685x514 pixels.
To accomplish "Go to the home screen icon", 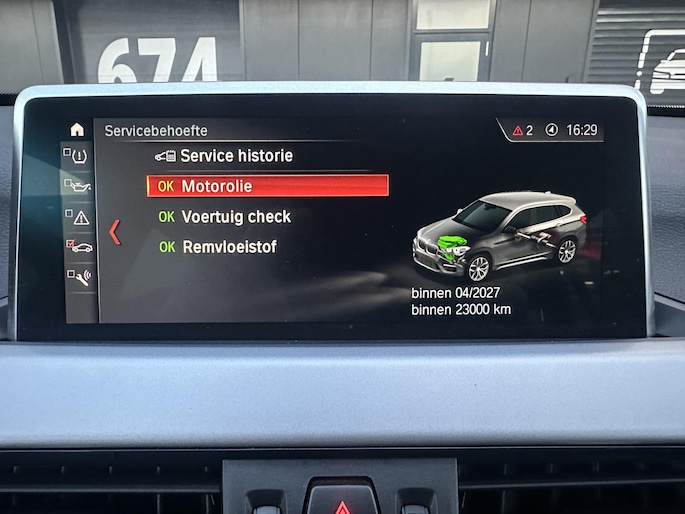I will pyautogui.click(x=77, y=129).
